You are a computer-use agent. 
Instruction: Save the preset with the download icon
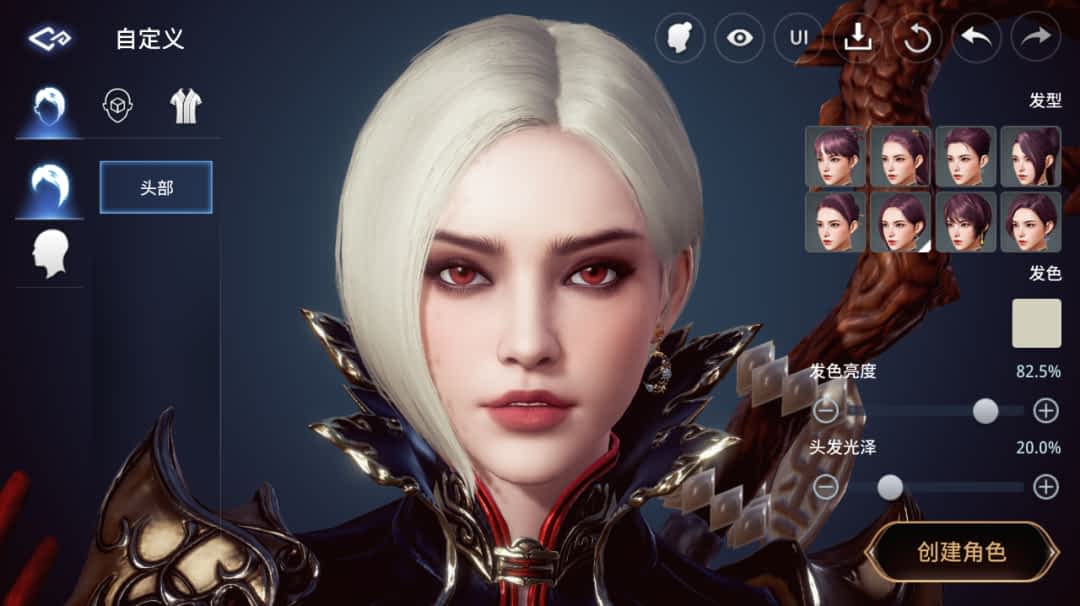coord(857,38)
